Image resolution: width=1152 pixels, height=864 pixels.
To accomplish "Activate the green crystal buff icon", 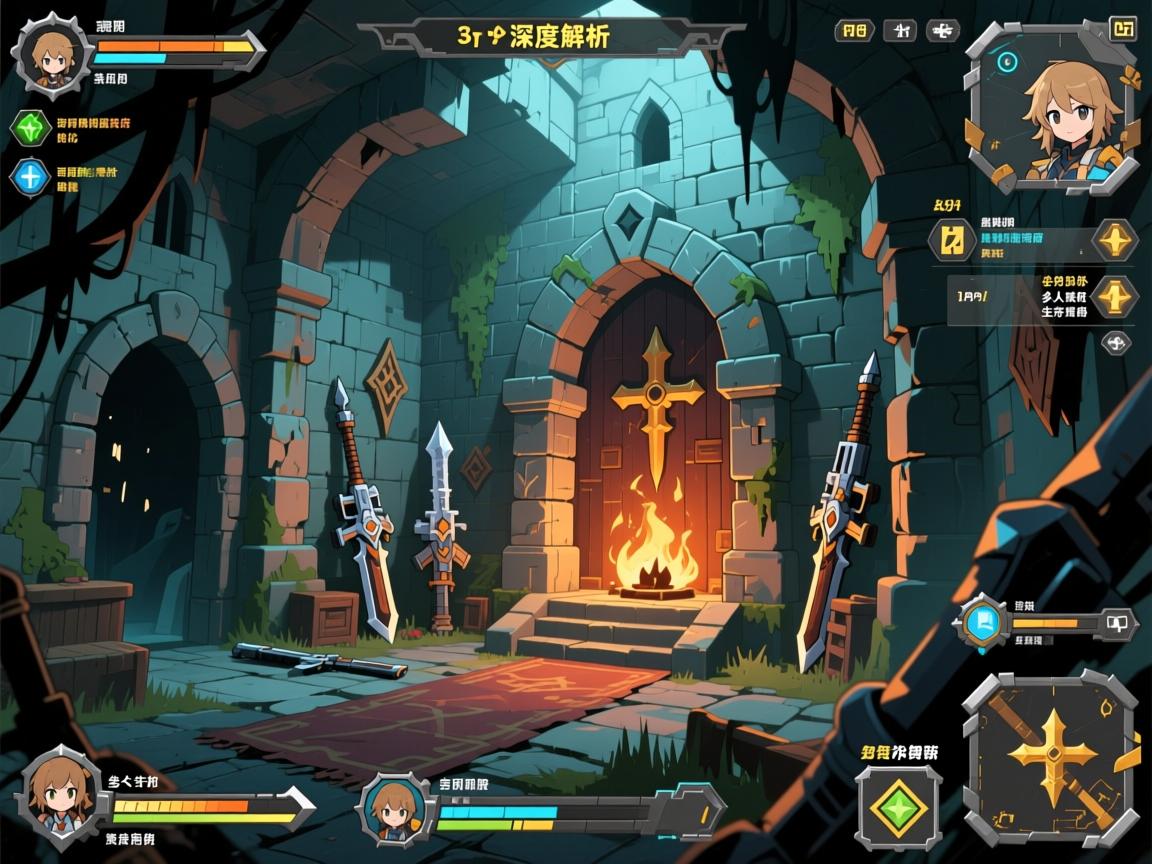I will click(30, 128).
